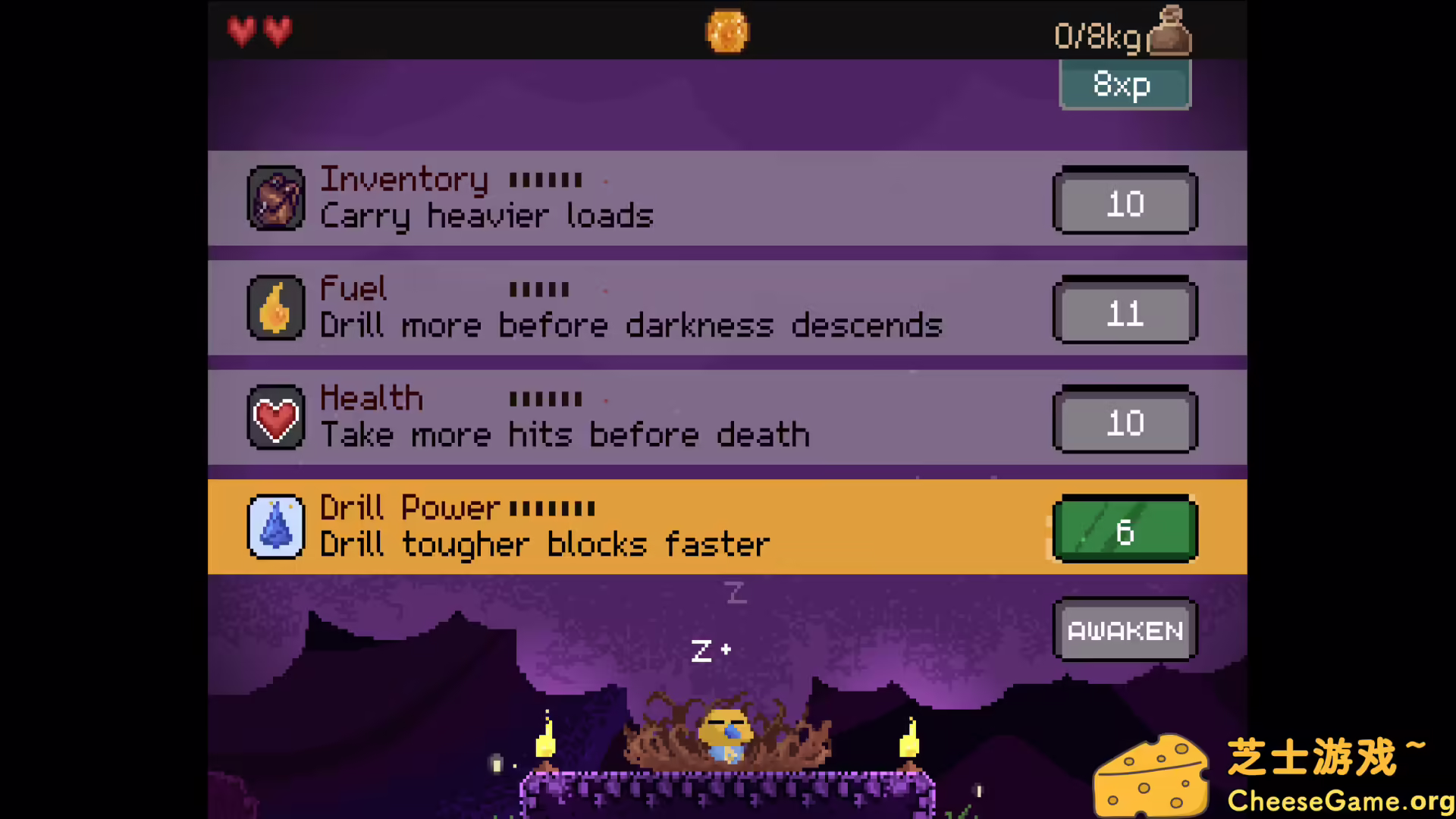Toggle the 8xp experience badge

(x=1125, y=85)
